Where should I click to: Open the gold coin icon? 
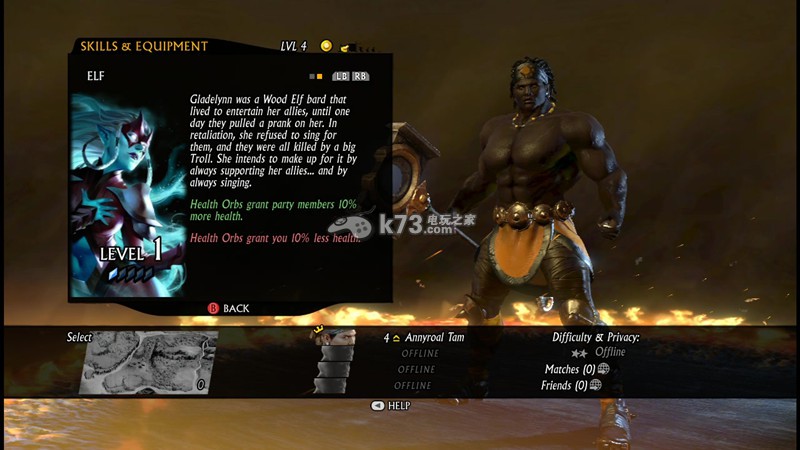coord(326,46)
